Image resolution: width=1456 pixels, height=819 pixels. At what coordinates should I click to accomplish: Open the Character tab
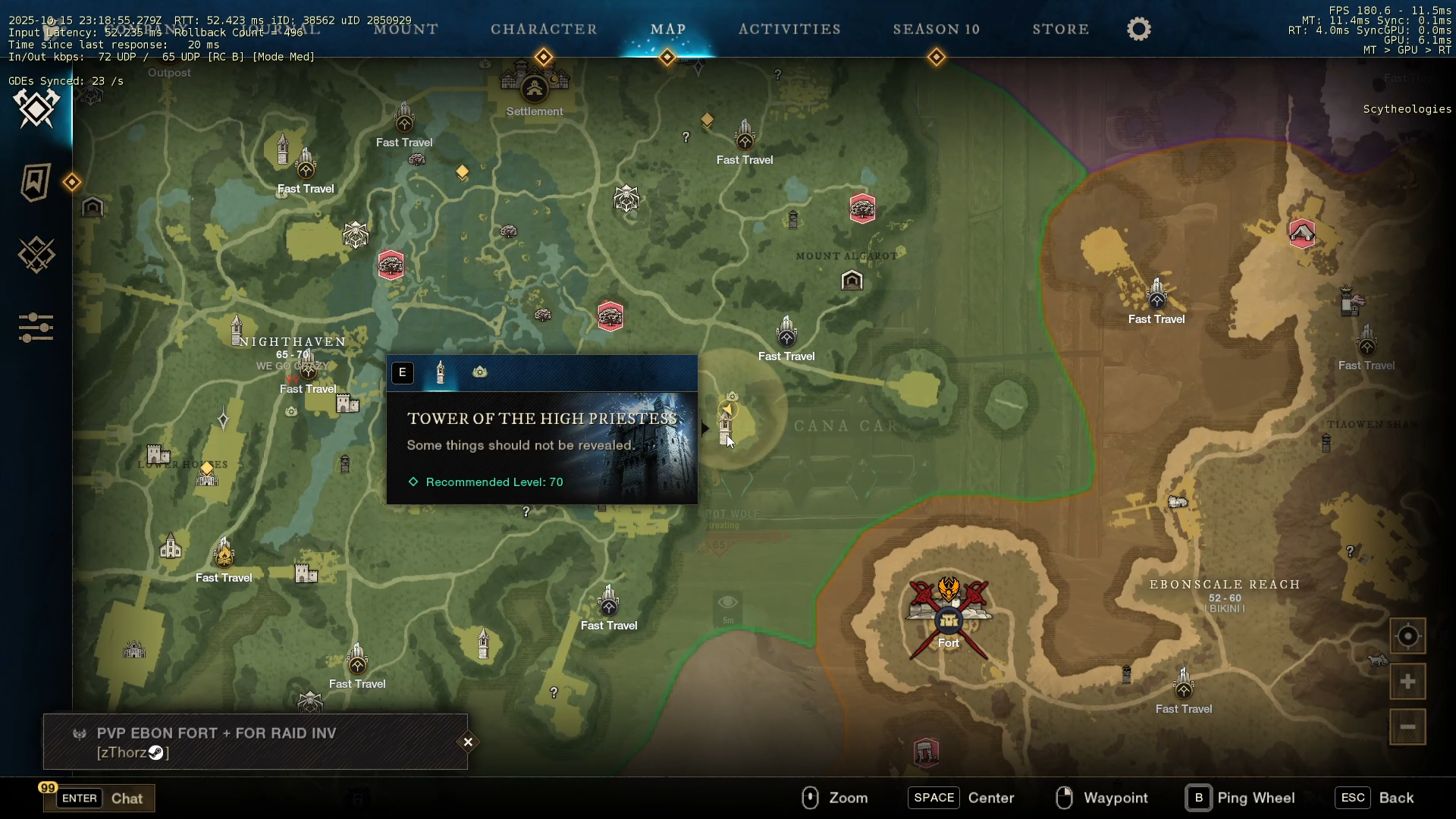click(544, 30)
